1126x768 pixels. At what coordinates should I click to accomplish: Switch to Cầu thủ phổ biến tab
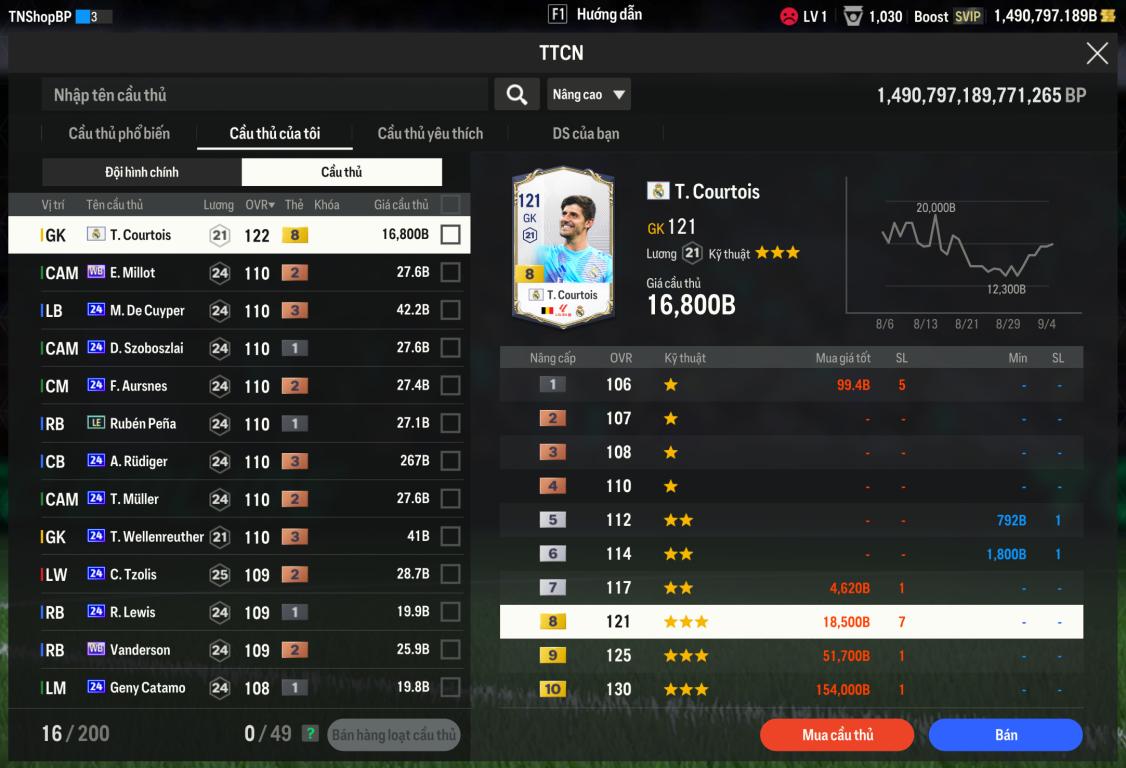119,134
